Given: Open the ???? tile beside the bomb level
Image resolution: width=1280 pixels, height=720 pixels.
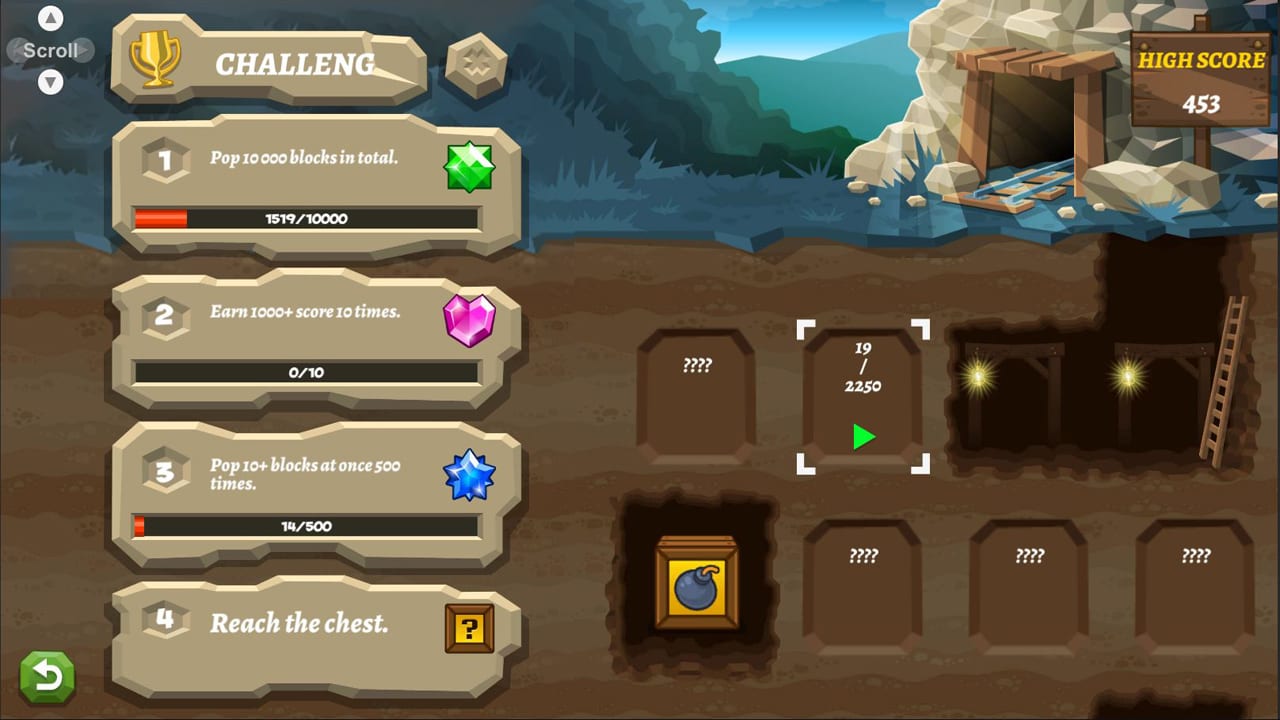Looking at the screenshot, I should coord(862,583).
